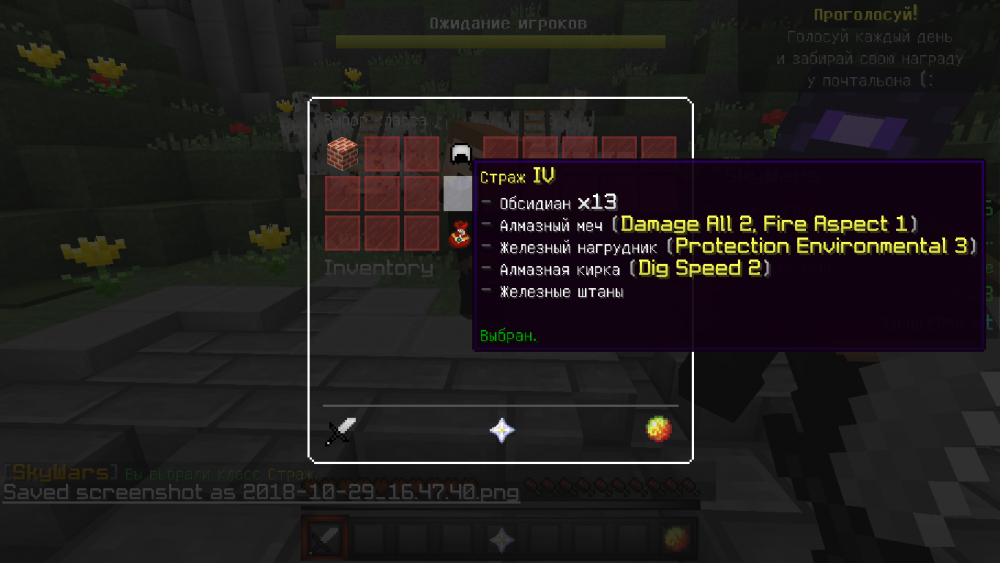The height and width of the screenshot is (563, 1000).
Task: Select the sword in the class menu inventory
Action: (x=342, y=431)
